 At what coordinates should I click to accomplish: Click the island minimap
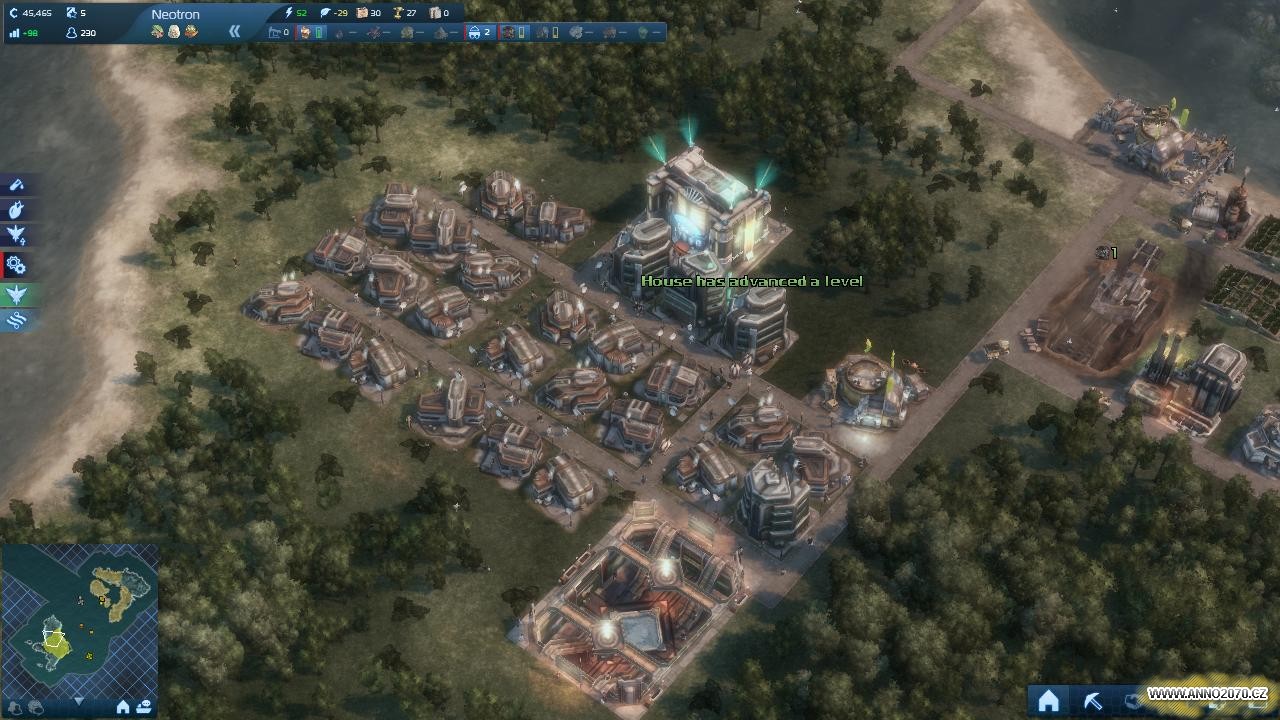[x=79, y=618]
